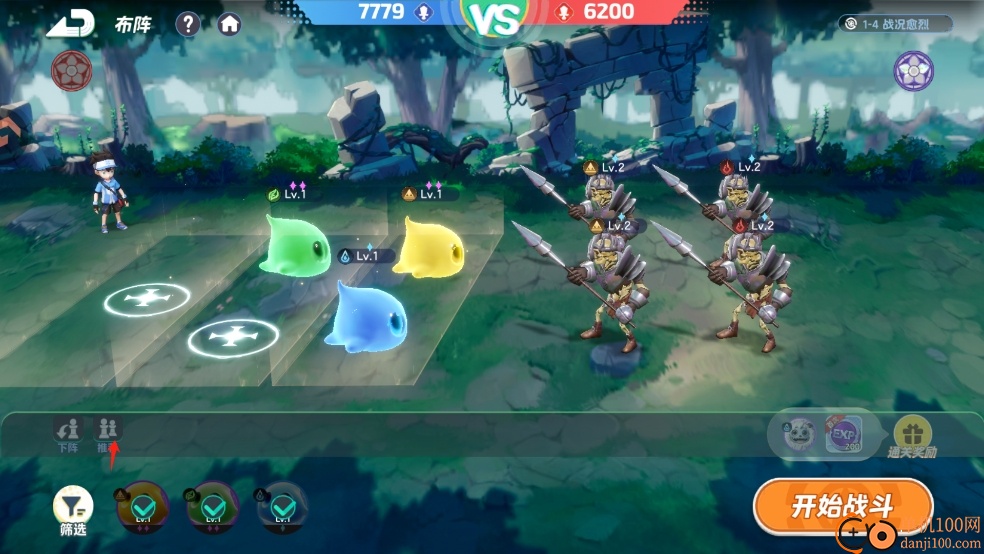
Task: Open the red flower emblem icon
Action: point(72,69)
